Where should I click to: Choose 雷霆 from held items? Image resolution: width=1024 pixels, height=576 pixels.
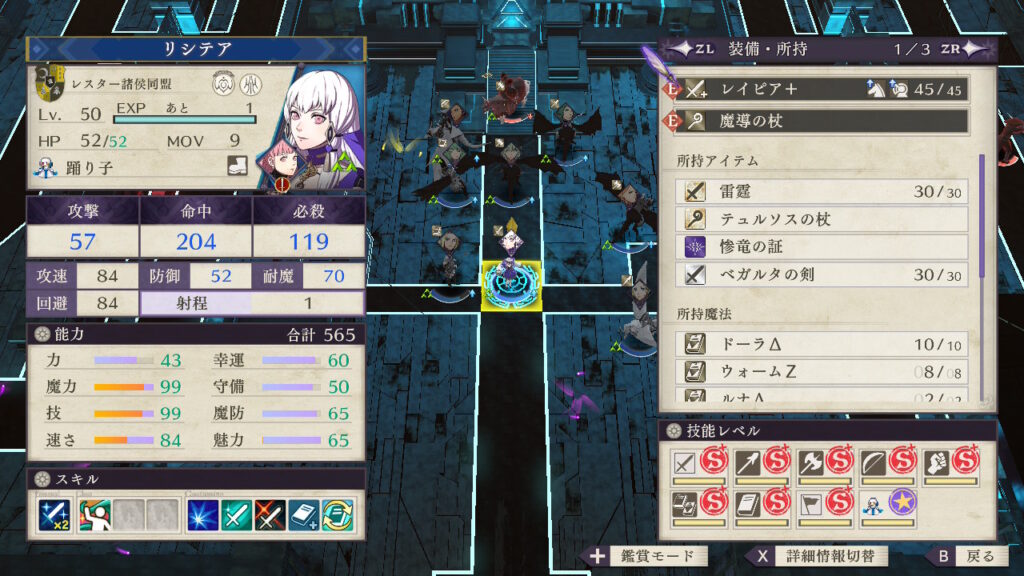pyautogui.click(x=825, y=191)
